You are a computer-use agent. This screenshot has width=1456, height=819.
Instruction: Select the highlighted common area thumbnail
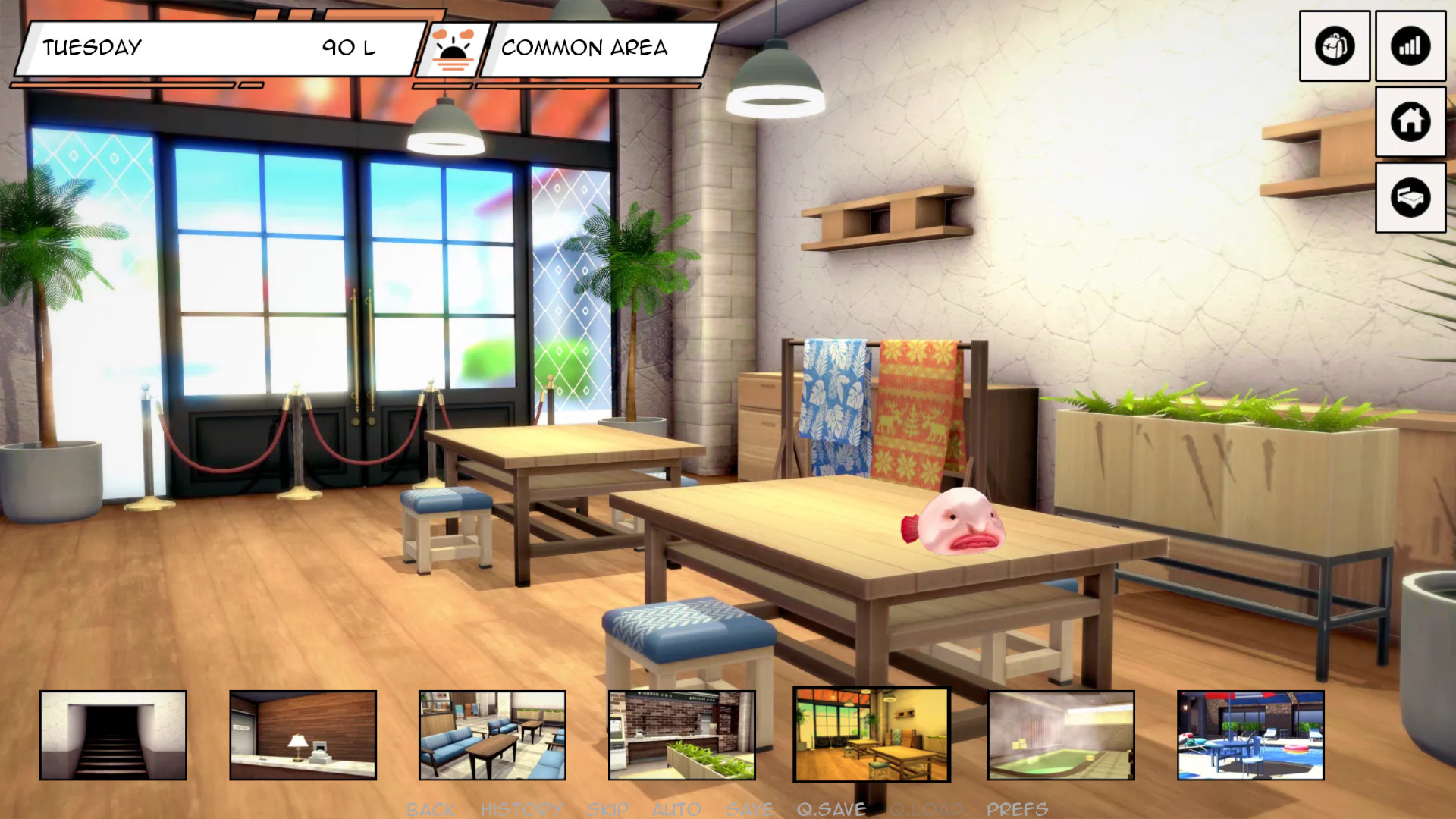871,735
